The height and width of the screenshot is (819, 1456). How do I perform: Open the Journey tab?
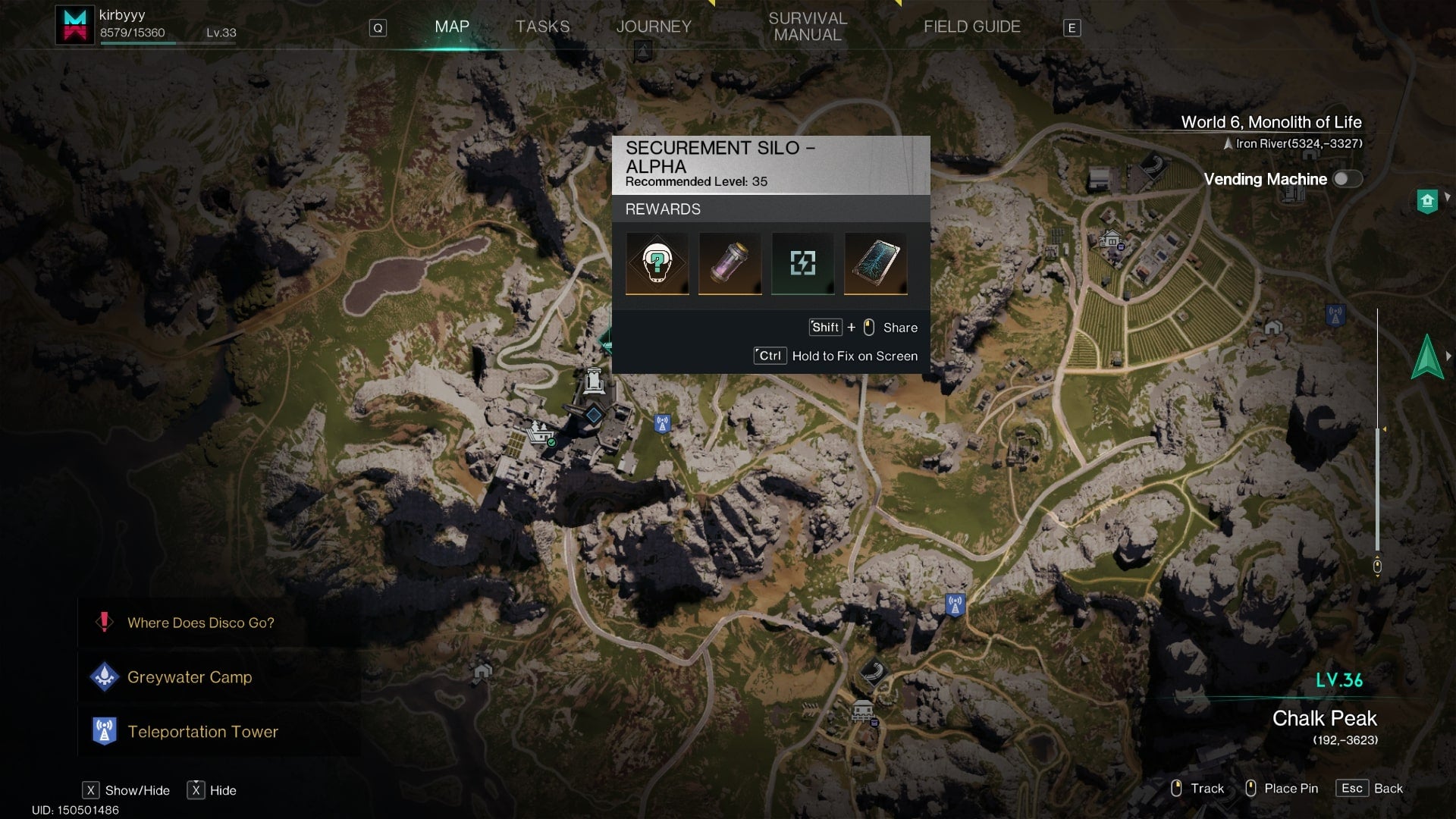point(653,27)
